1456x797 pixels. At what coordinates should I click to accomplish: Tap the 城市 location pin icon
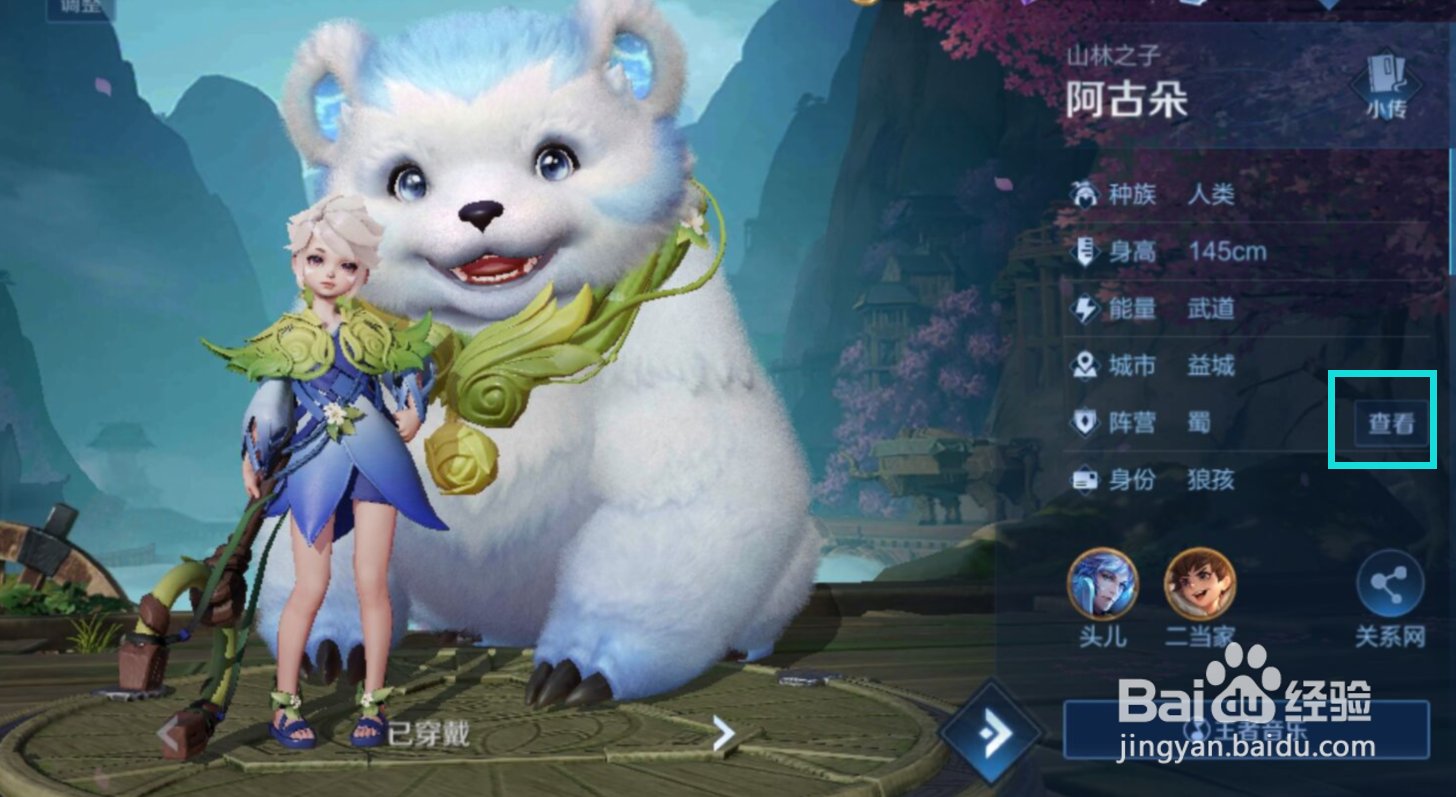click(x=1083, y=366)
